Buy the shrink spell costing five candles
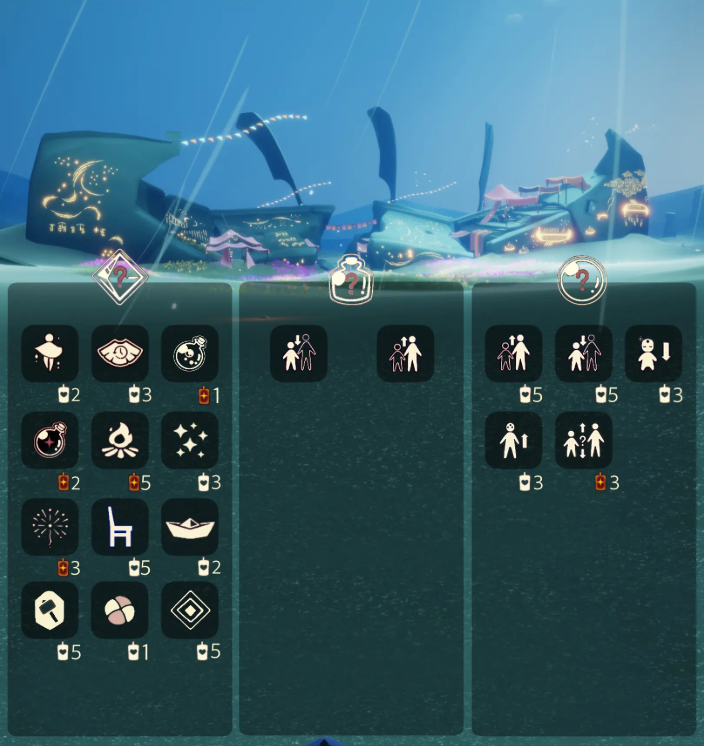This screenshot has width=704, height=746. pos(584,353)
